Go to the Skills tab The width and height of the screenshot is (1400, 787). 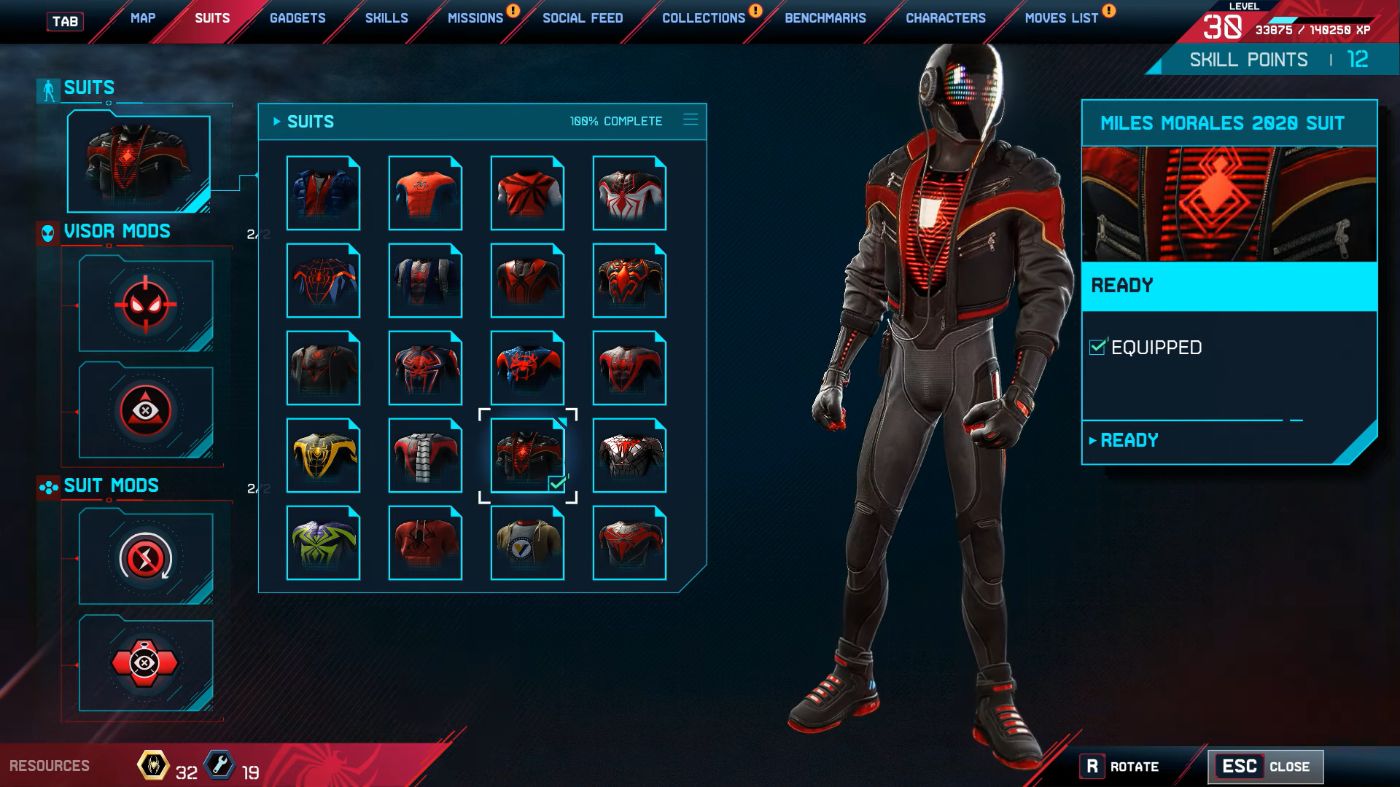coord(386,18)
